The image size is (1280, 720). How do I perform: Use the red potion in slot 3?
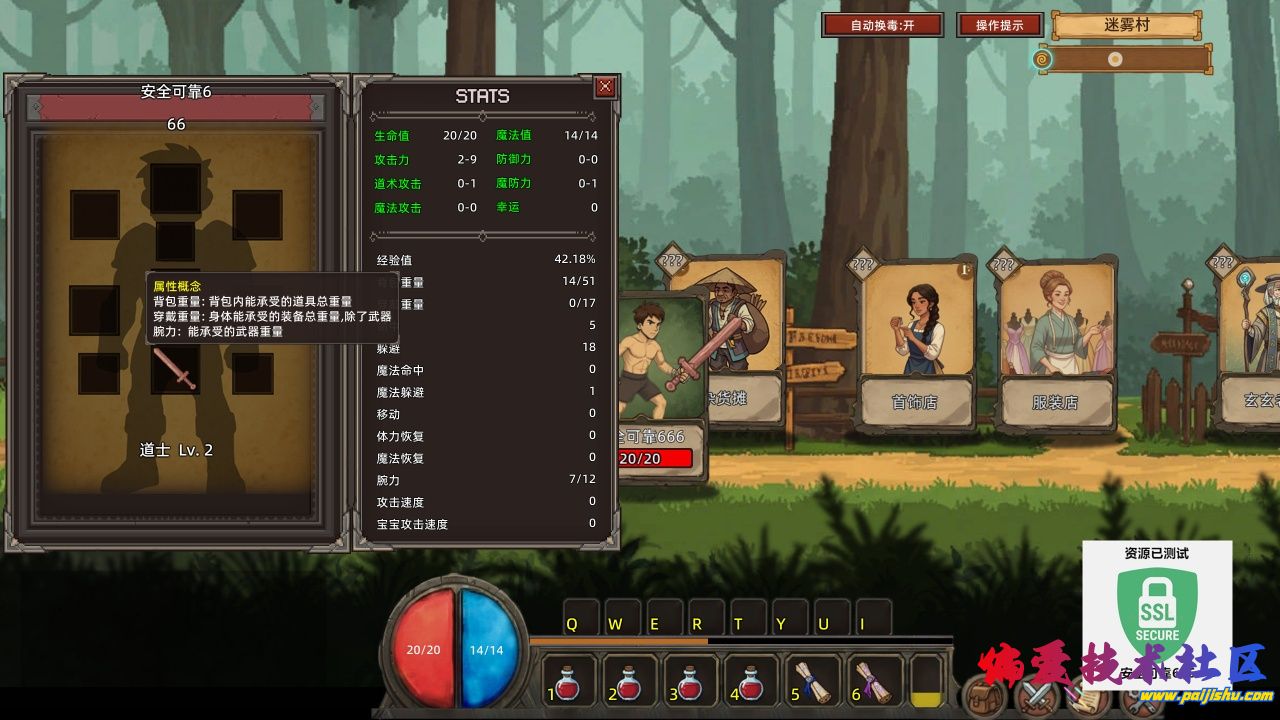tap(691, 681)
